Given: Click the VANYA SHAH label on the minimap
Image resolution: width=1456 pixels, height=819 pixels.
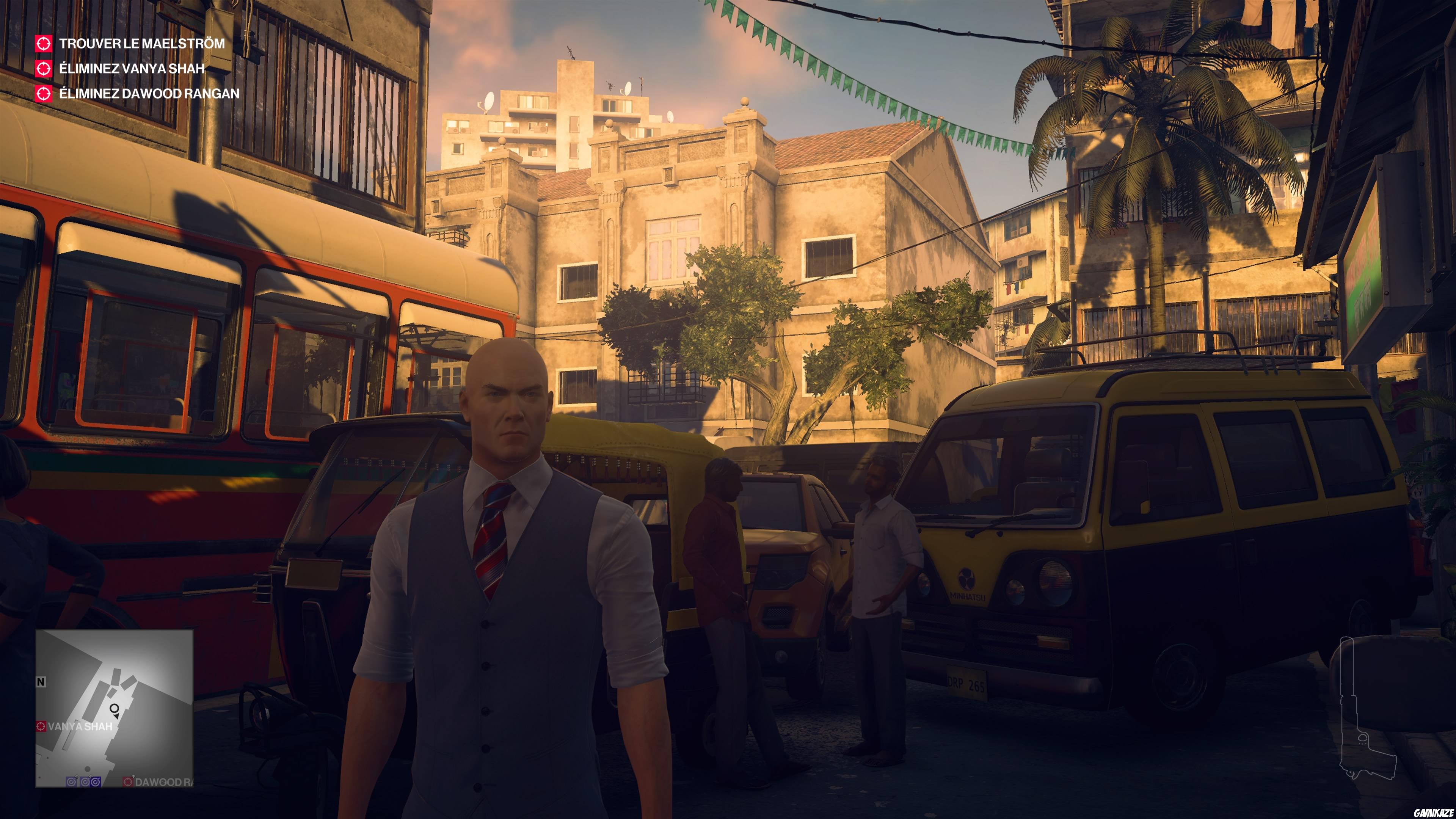Looking at the screenshot, I should coord(80,727).
